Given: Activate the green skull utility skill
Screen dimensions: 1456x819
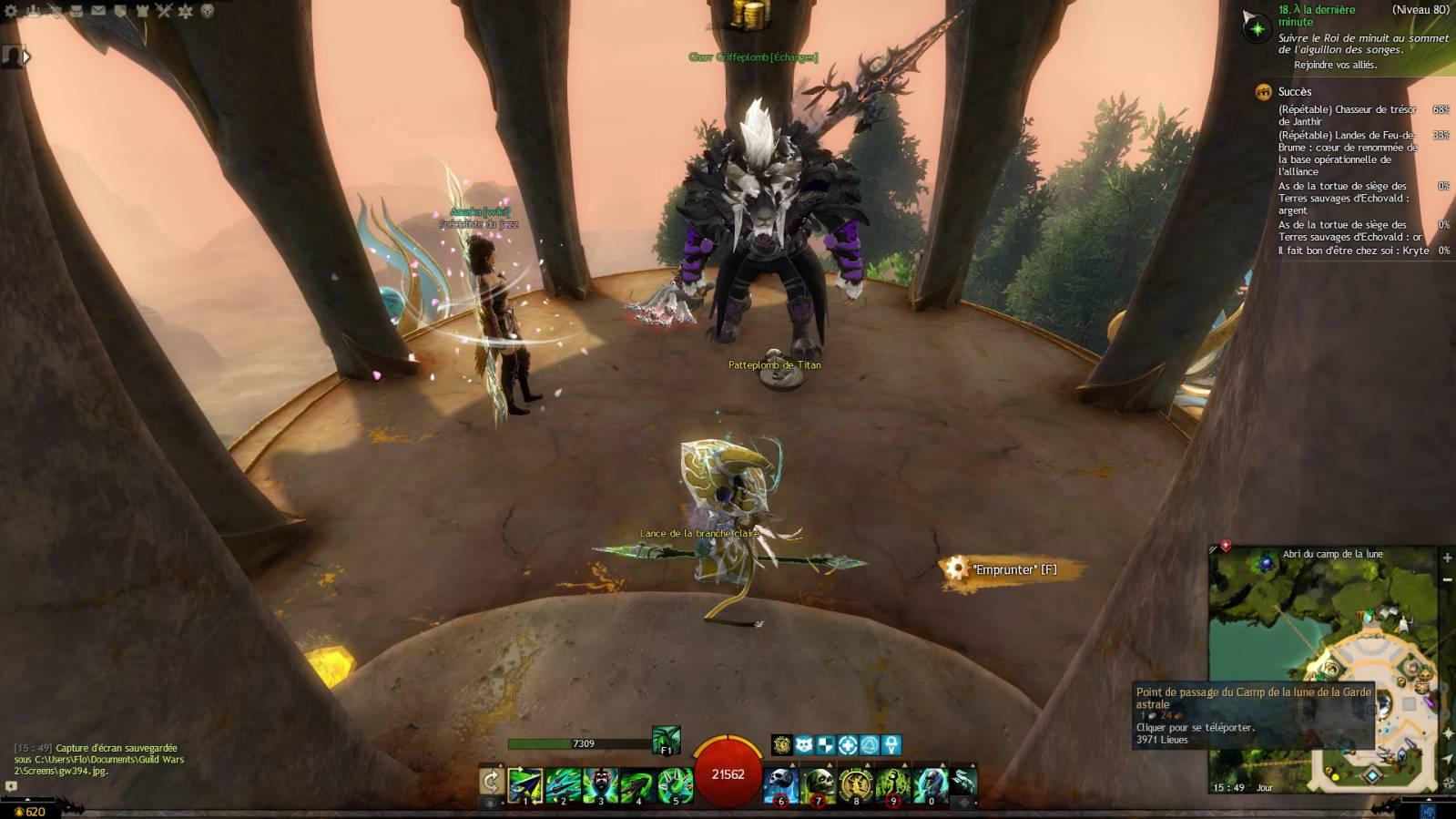Looking at the screenshot, I should point(818,784).
